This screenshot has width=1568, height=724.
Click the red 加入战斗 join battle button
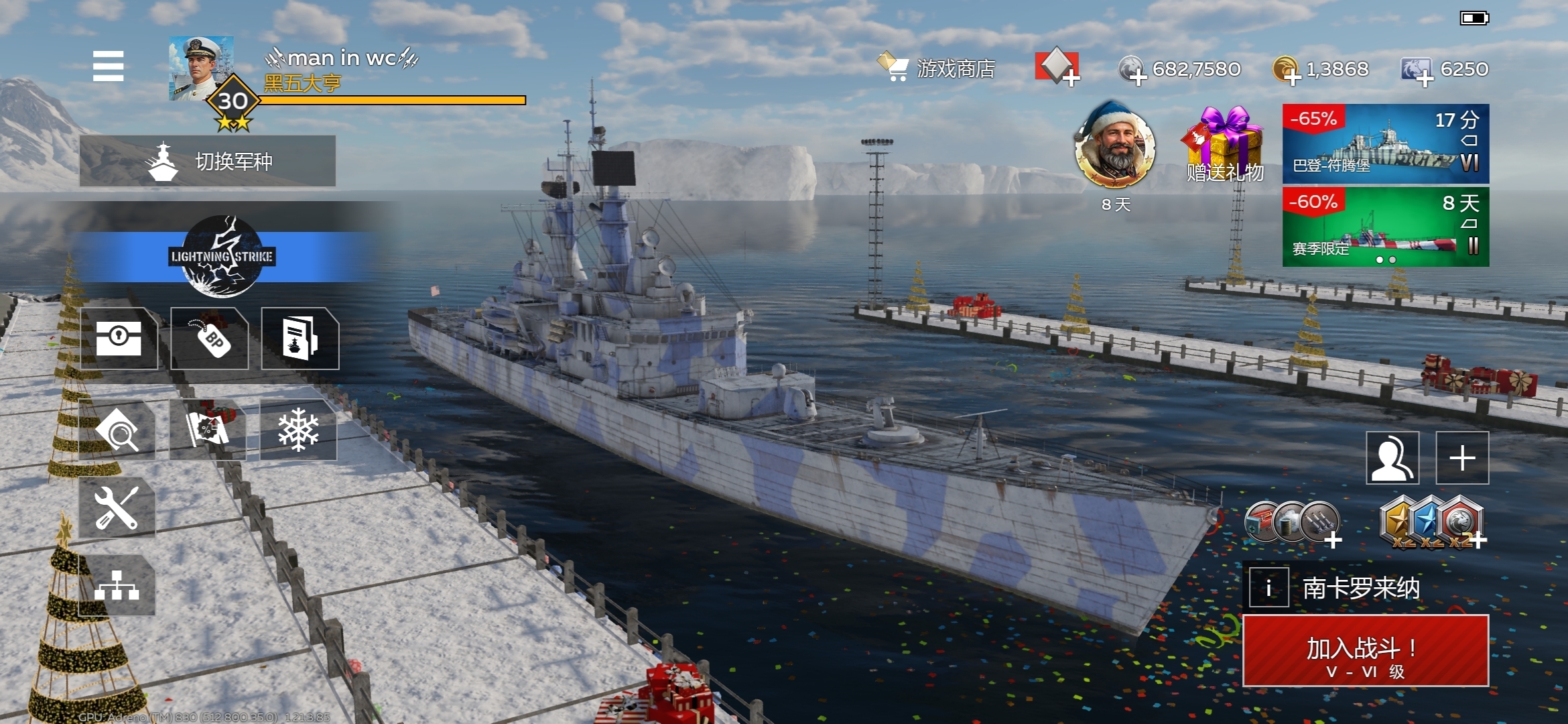(x=1366, y=651)
